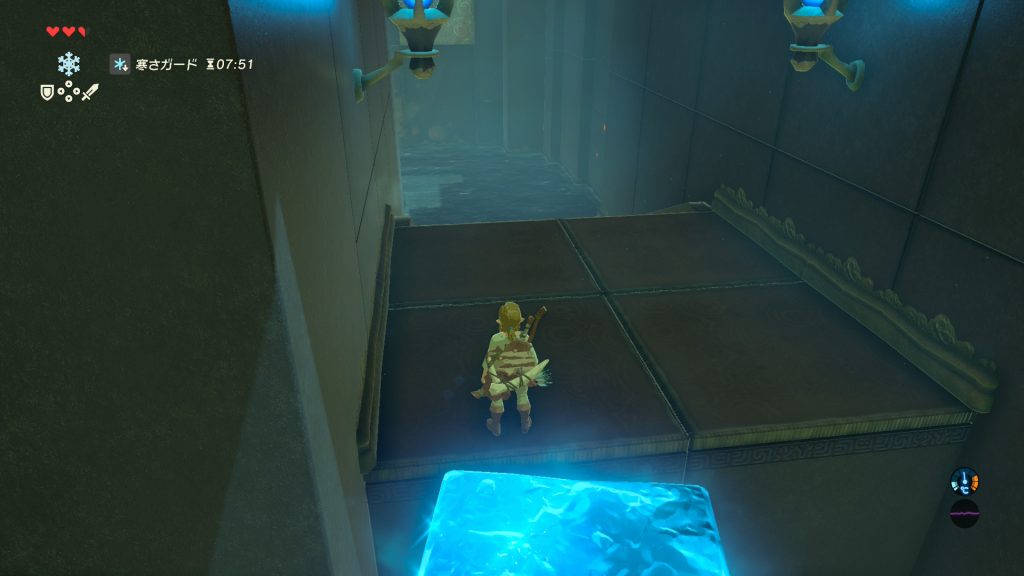Click the cold resistance buff icon

120,65
